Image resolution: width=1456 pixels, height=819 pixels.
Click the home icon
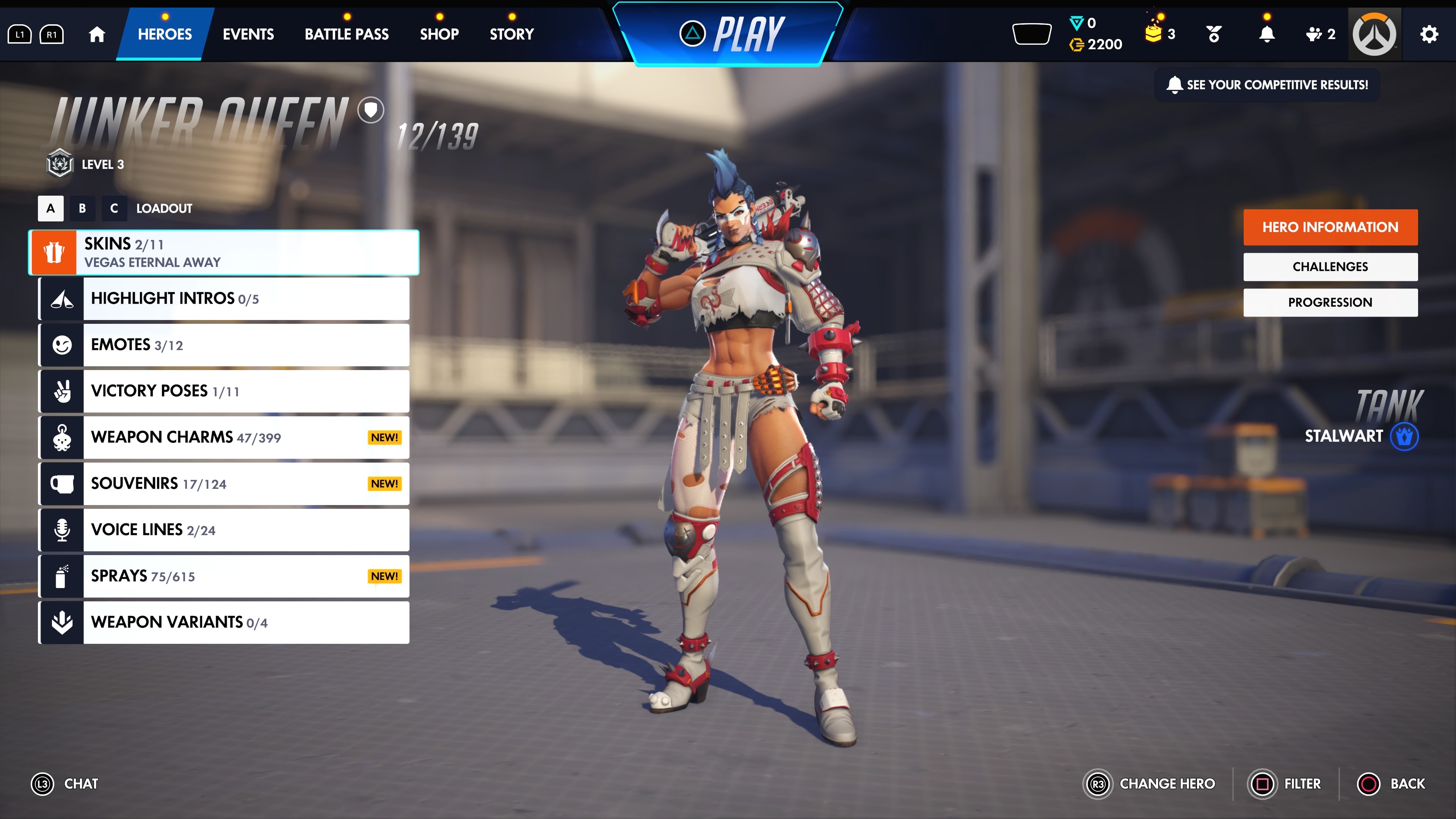tap(97, 34)
